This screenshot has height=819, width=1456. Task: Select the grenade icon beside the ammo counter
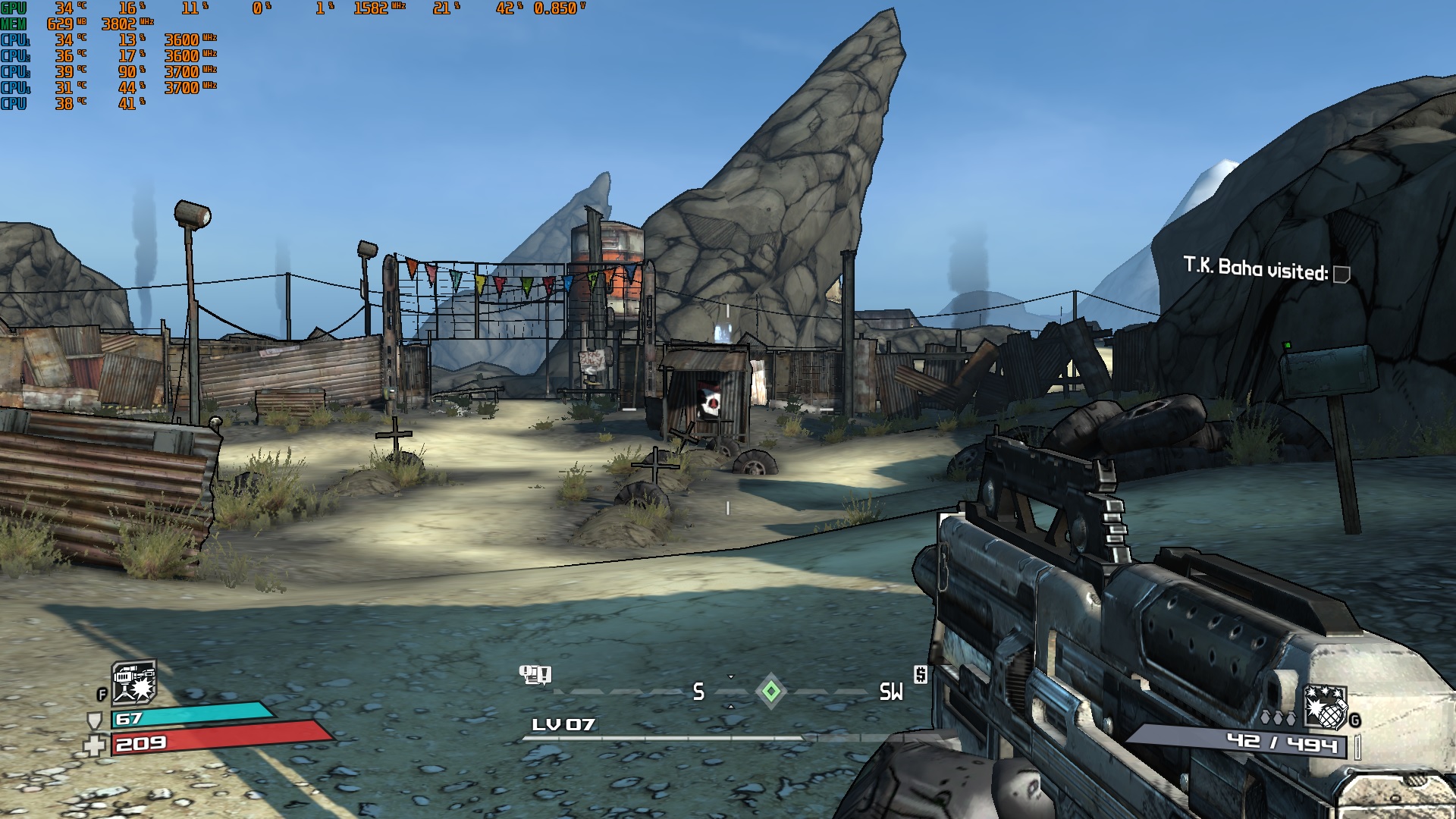tap(1324, 708)
